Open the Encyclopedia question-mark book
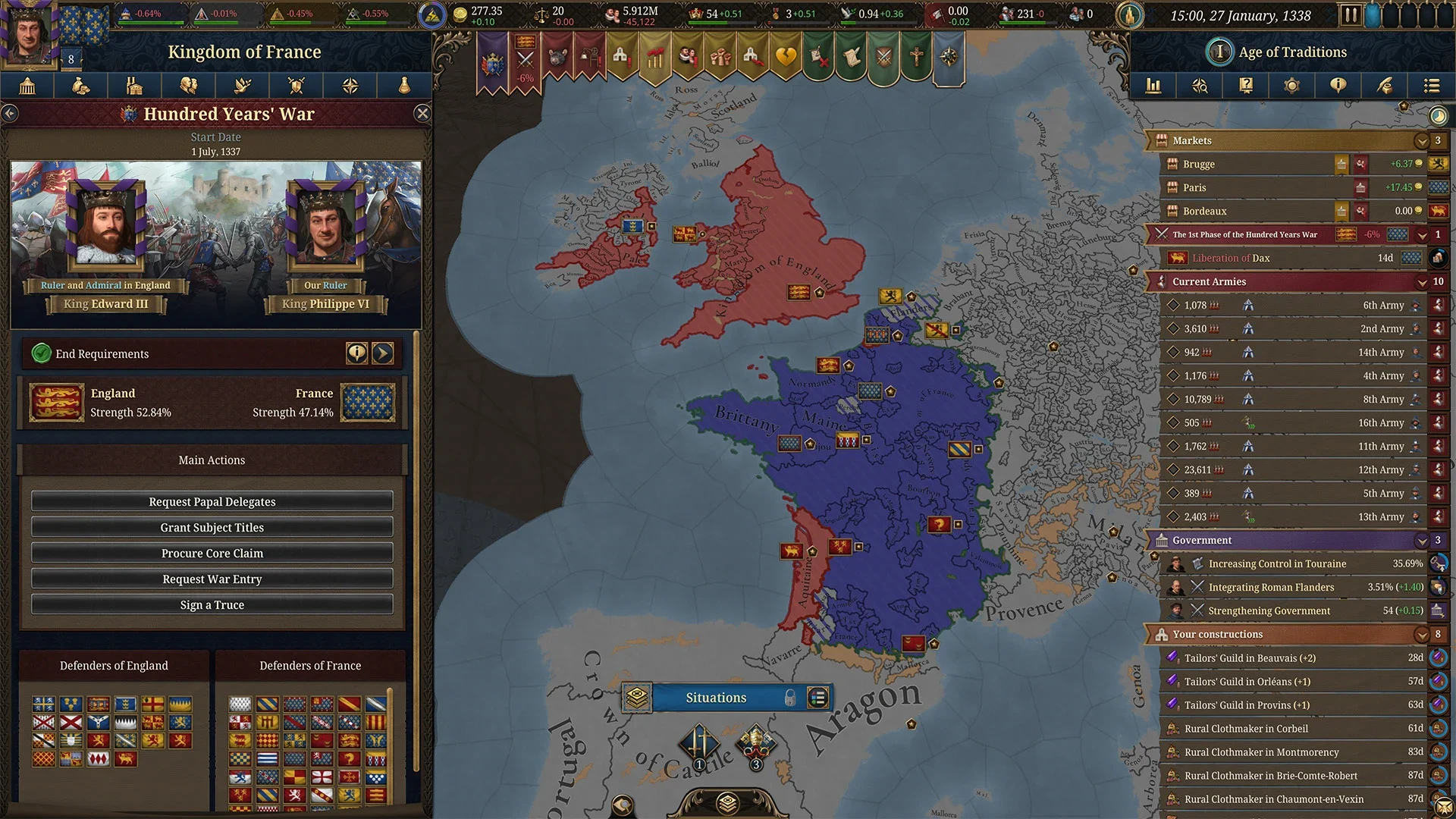 tap(1246, 86)
